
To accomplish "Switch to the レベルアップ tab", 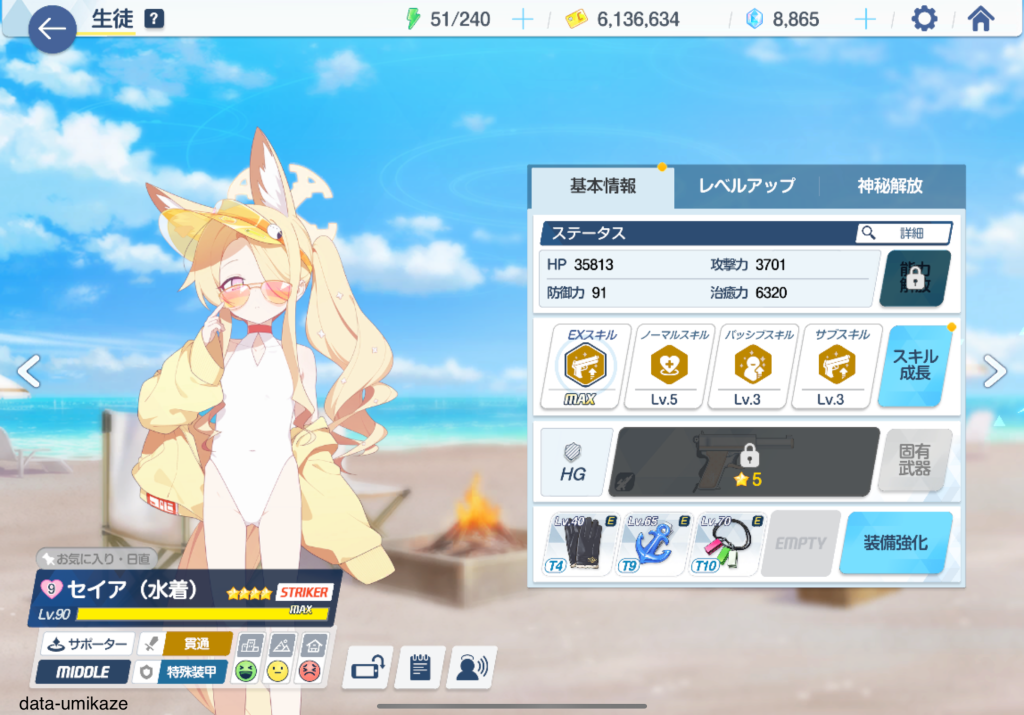I will [746, 186].
